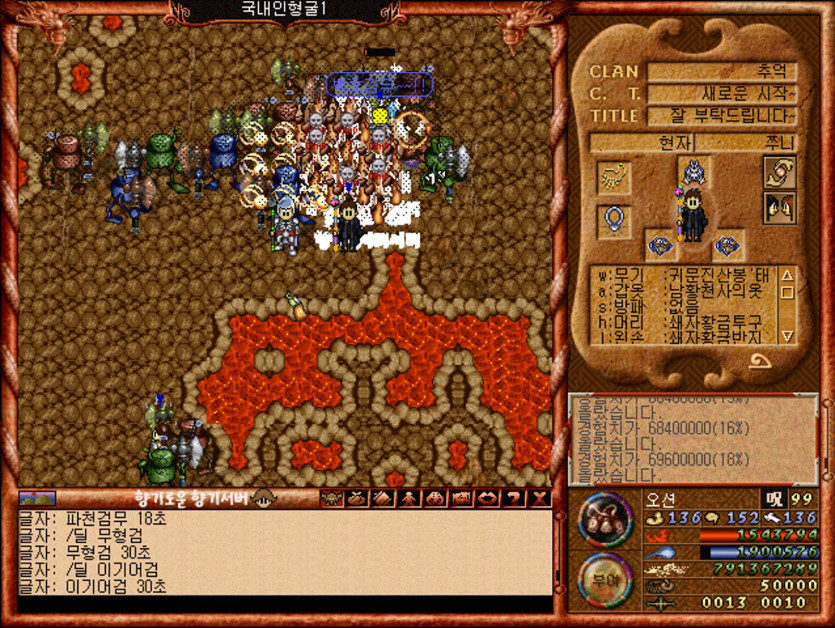This screenshot has width=835, height=628.
Task: Click the hand-holding-orb icon in character panel
Action: point(780,172)
